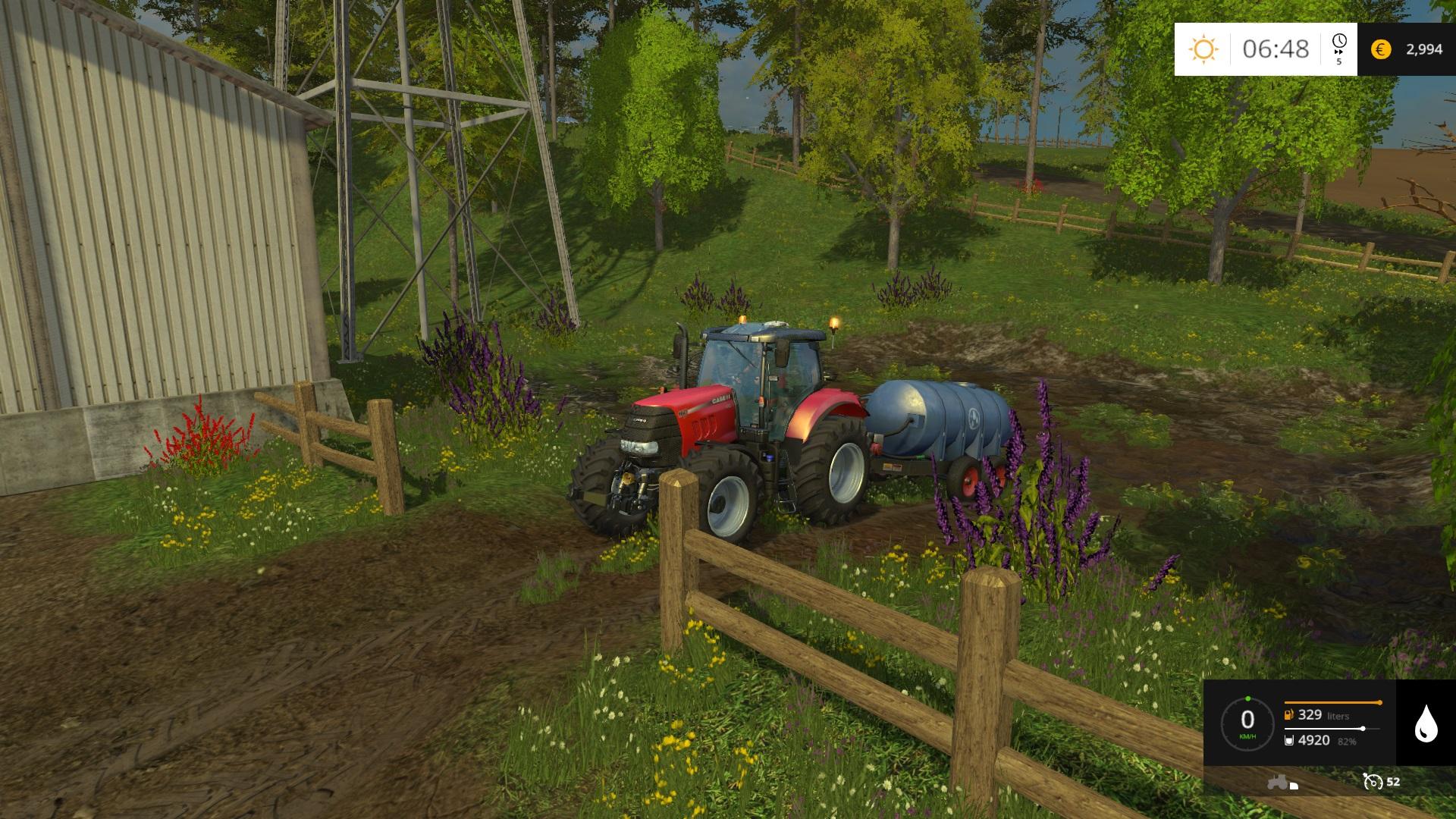Toggle the cruise control 52 indicator
This screenshot has height=819, width=1456.
(1393, 781)
